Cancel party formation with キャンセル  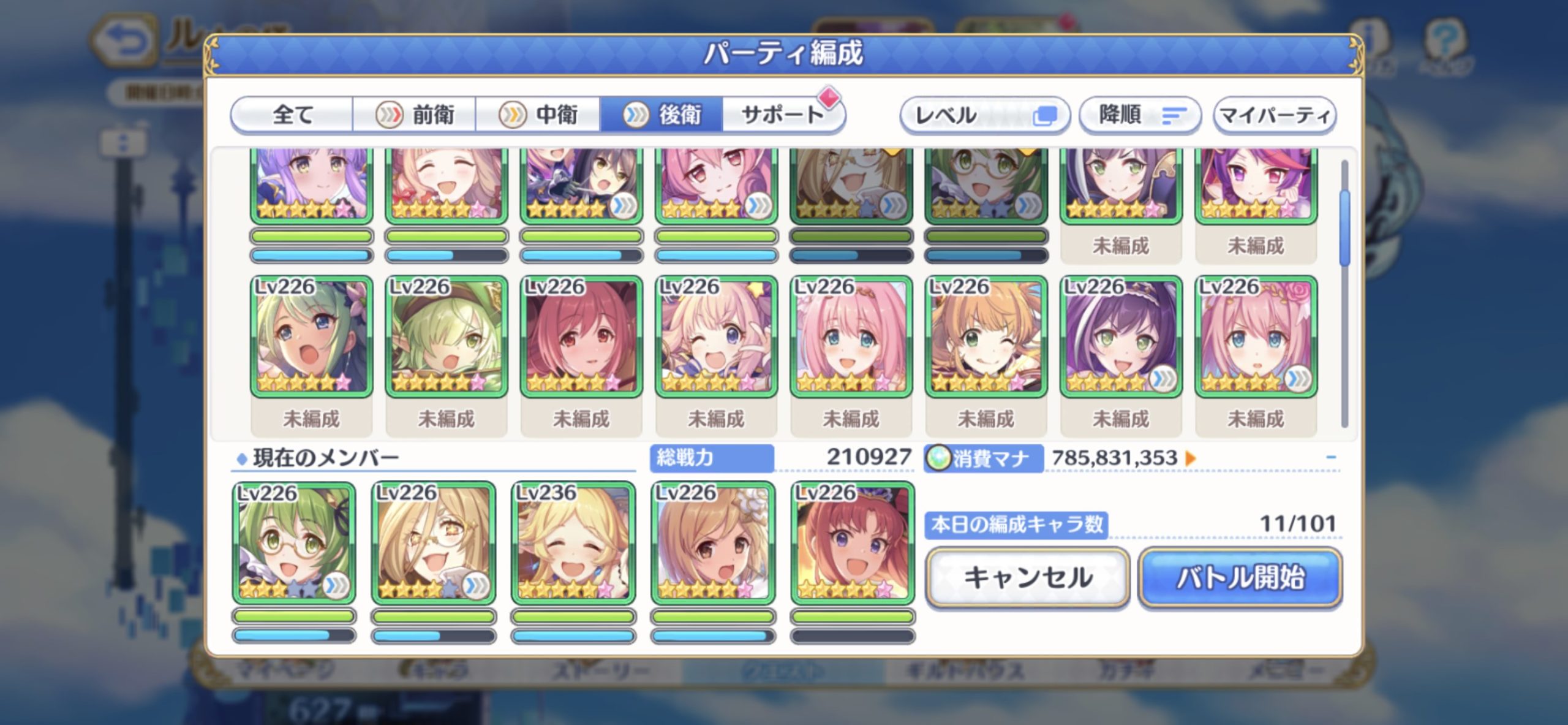(1027, 577)
